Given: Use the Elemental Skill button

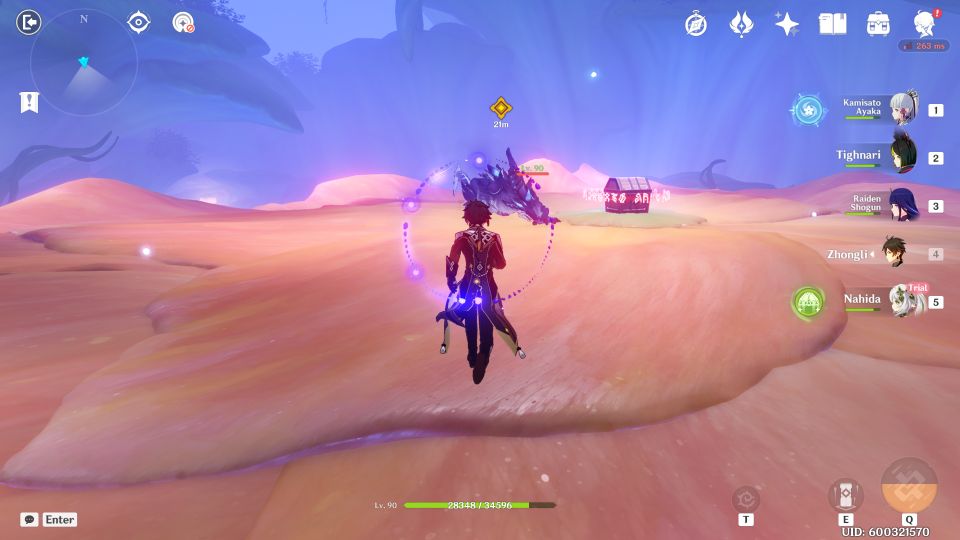Looking at the screenshot, I should coord(845,495).
